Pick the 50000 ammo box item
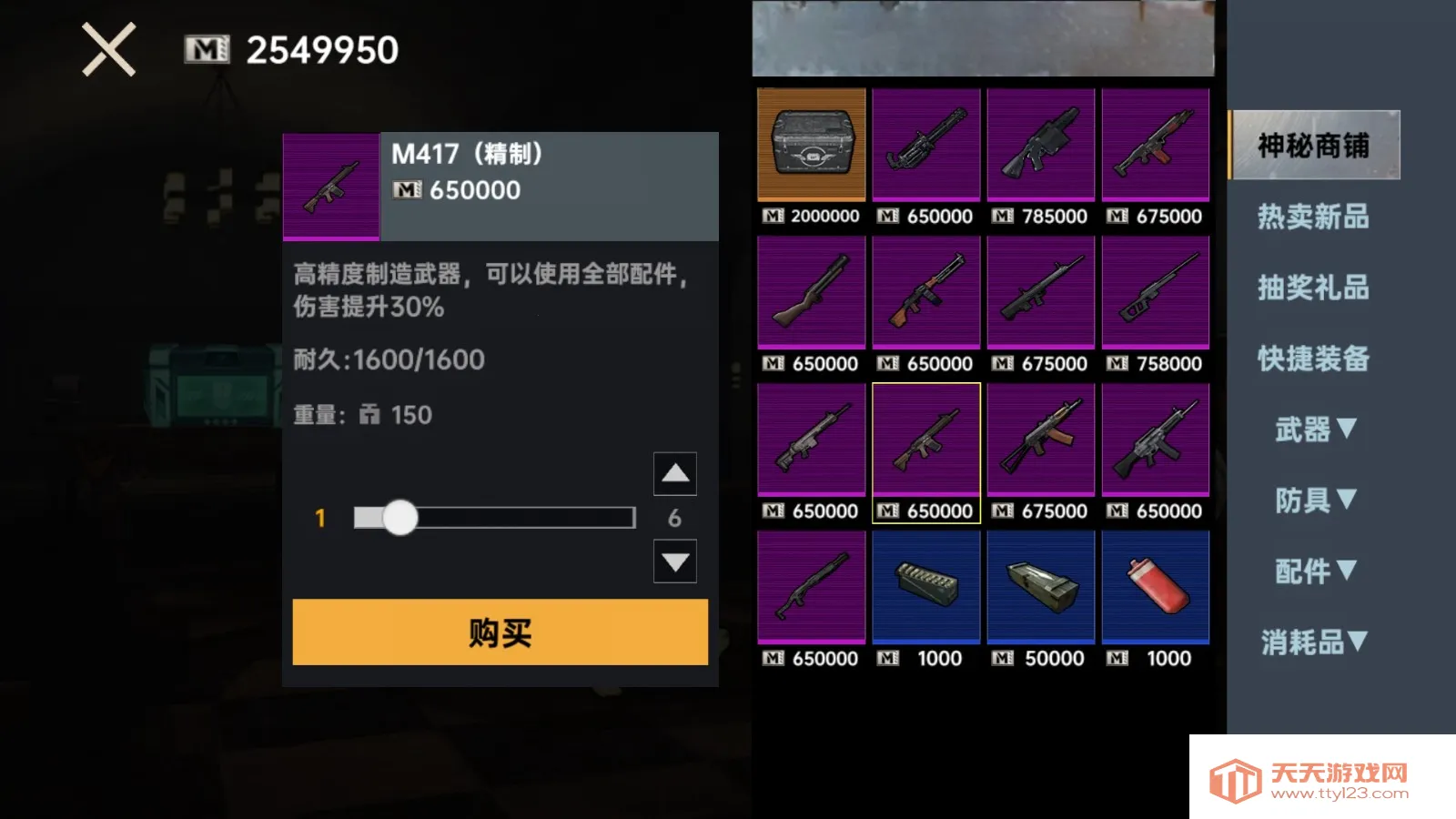Viewport: 1456px width, 819px height. (x=1041, y=588)
